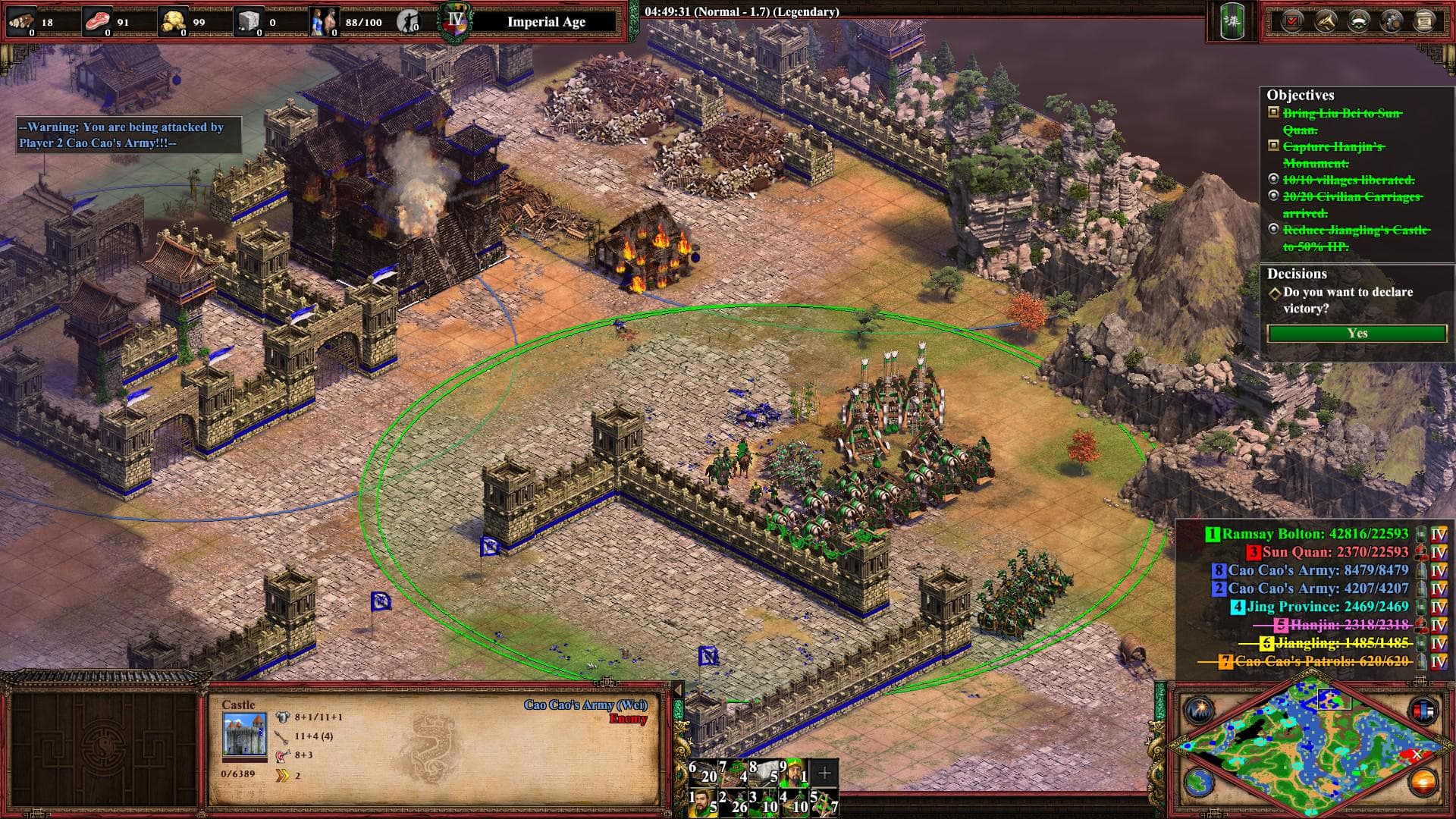Open the objectives checkmark button

tap(1291, 20)
